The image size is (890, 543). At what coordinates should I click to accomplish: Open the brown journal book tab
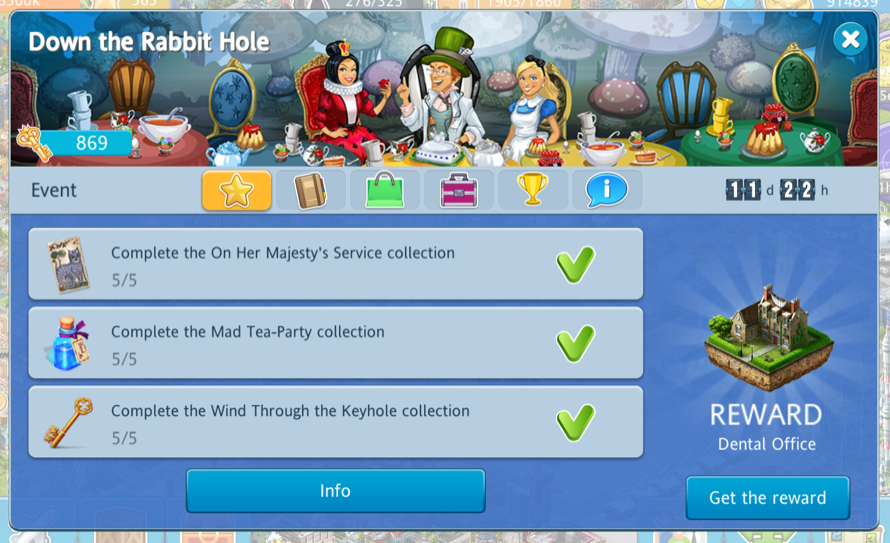click(x=311, y=190)
